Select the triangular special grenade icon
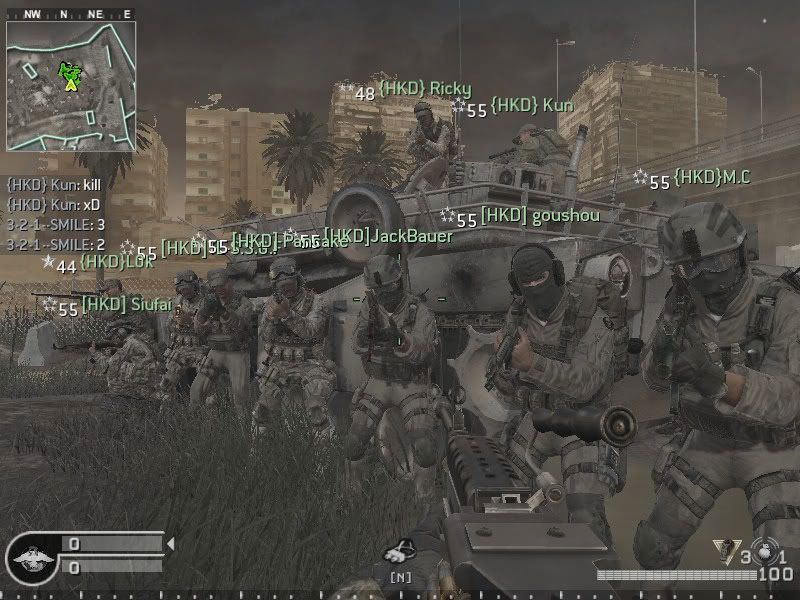The width and height of the screenshot is (800, 600). point(720,550)
